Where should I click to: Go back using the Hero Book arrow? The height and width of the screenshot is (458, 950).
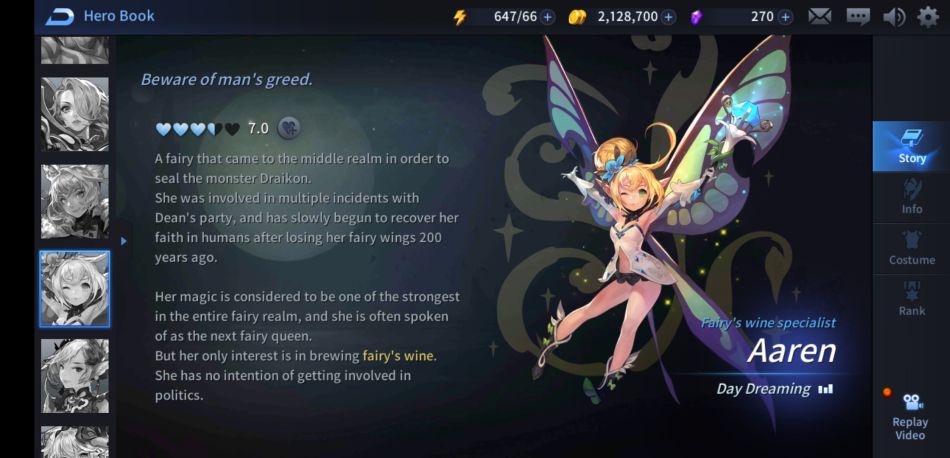tap(60, 16)
